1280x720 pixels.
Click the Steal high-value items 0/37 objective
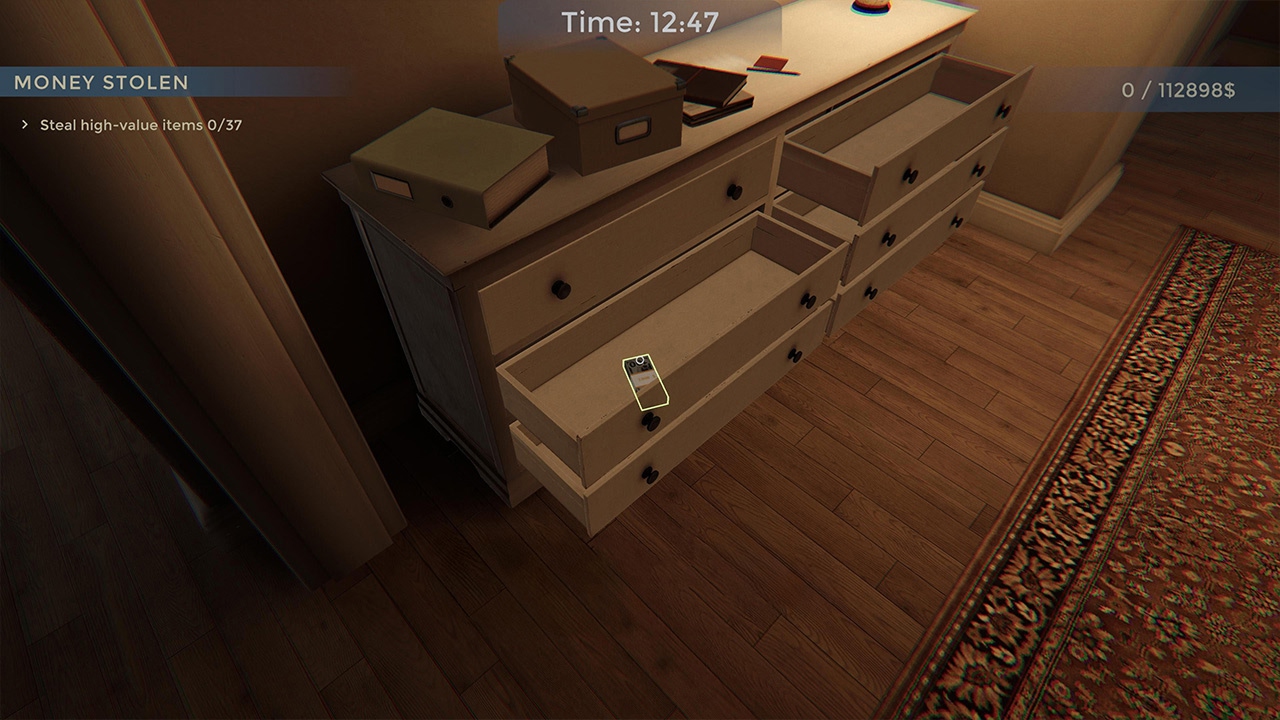click(x=140, y=126)
